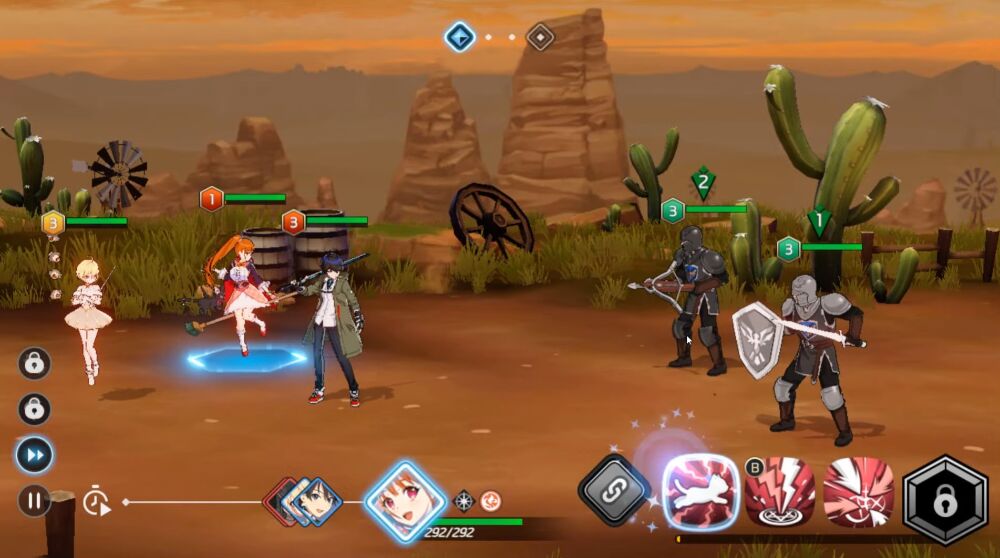Pause the battle

34,499
